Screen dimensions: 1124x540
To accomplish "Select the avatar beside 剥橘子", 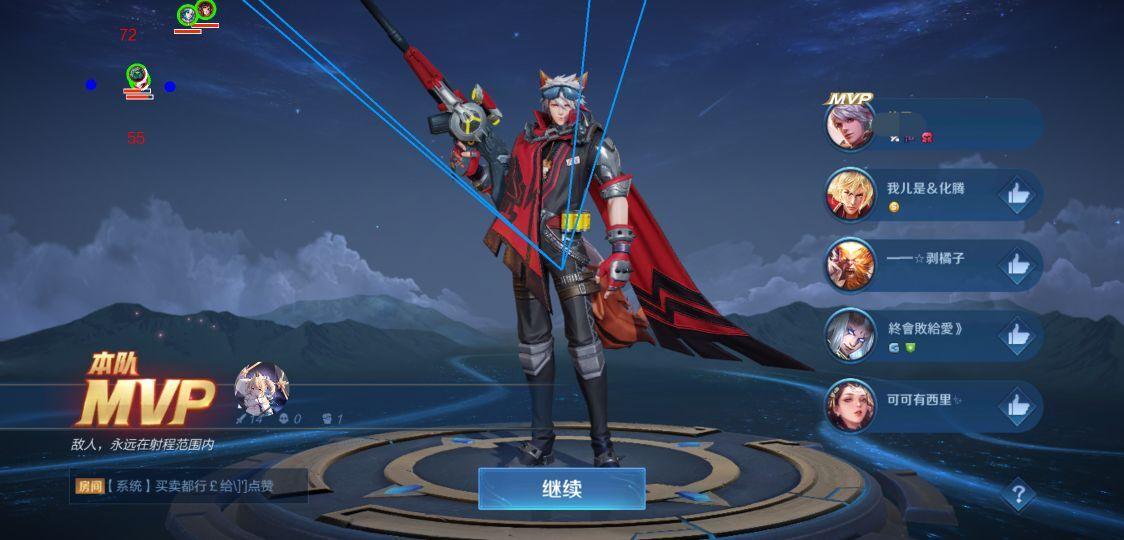I will (850, 265).
